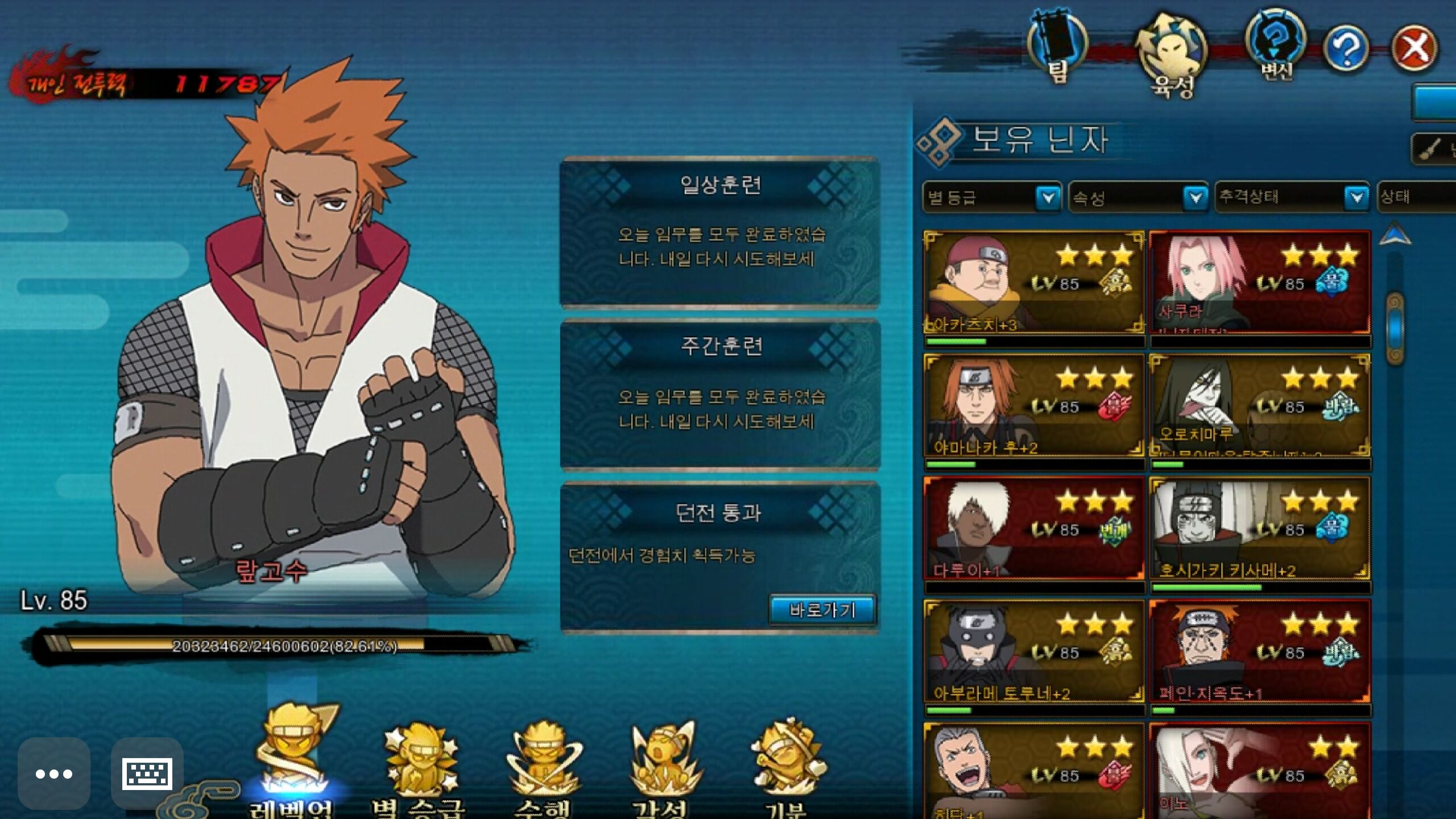Pick the 다루이 ninja card

1033,528
